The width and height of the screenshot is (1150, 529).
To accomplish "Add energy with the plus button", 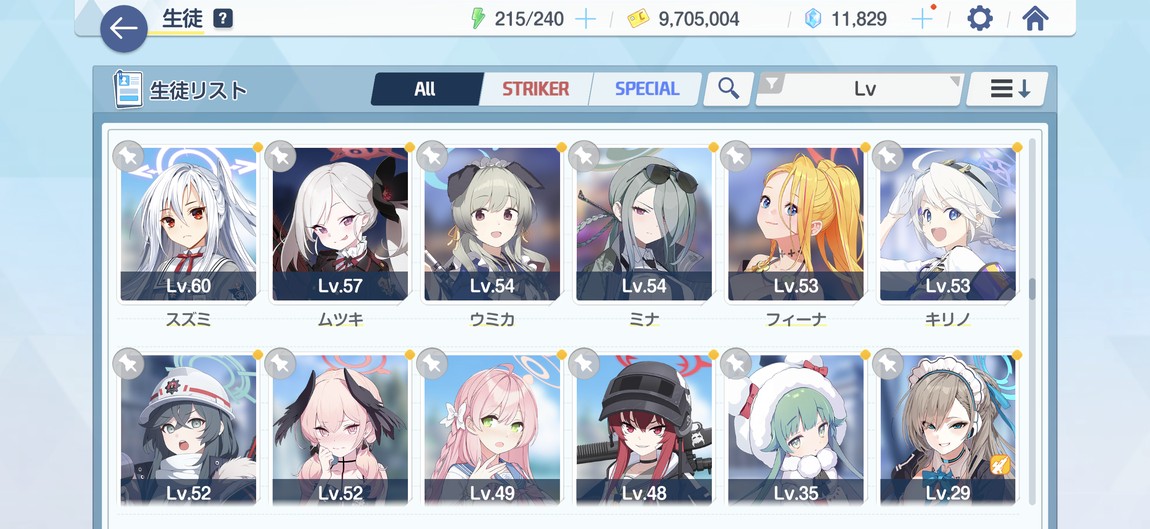I will [586, 19].
